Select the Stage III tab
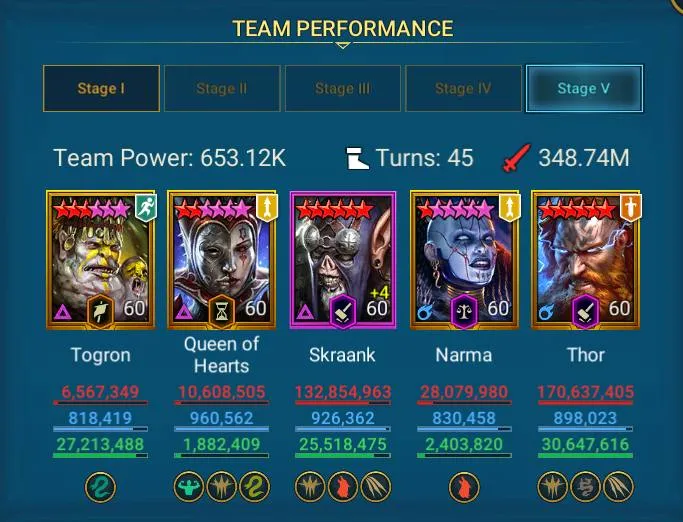Image resolution: width=683 pixels, height=522 pixels. pyautogui.click(x=342, y=88)
